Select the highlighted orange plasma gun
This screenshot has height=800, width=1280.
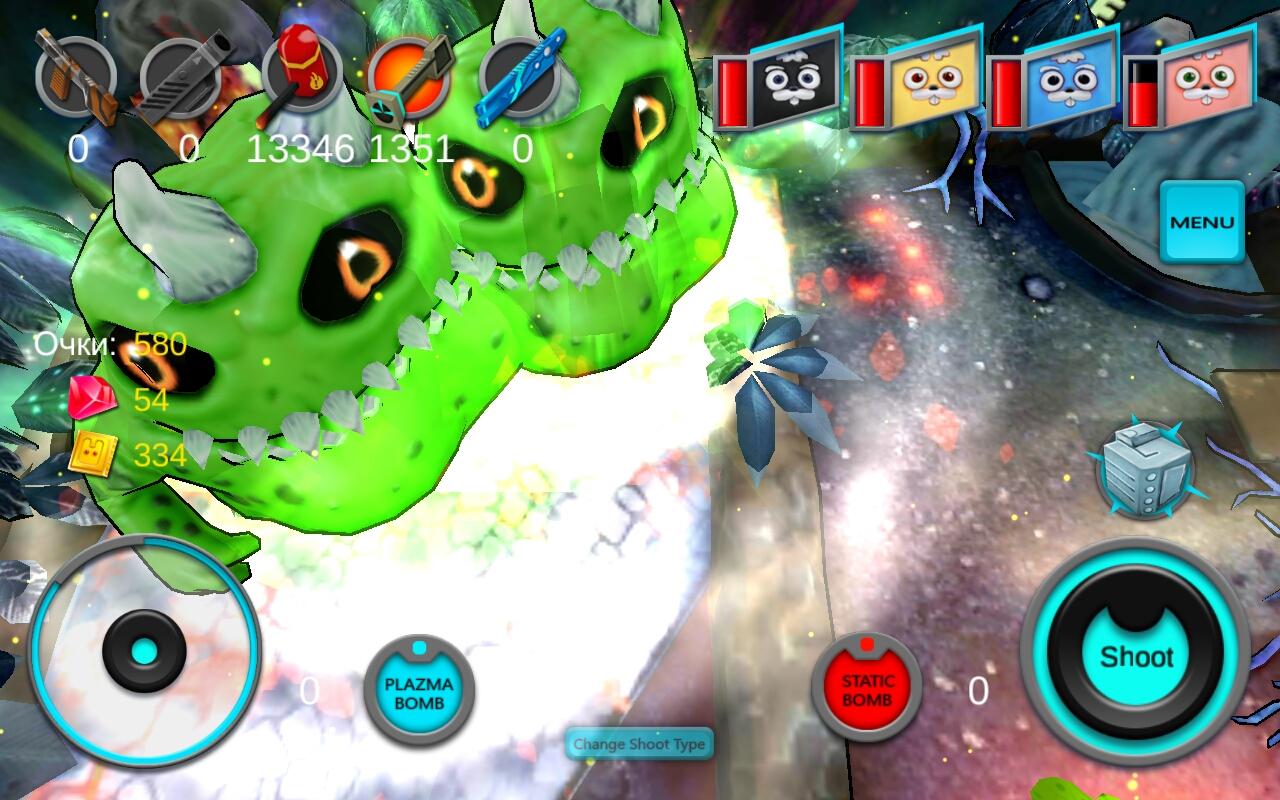[409, 77]
